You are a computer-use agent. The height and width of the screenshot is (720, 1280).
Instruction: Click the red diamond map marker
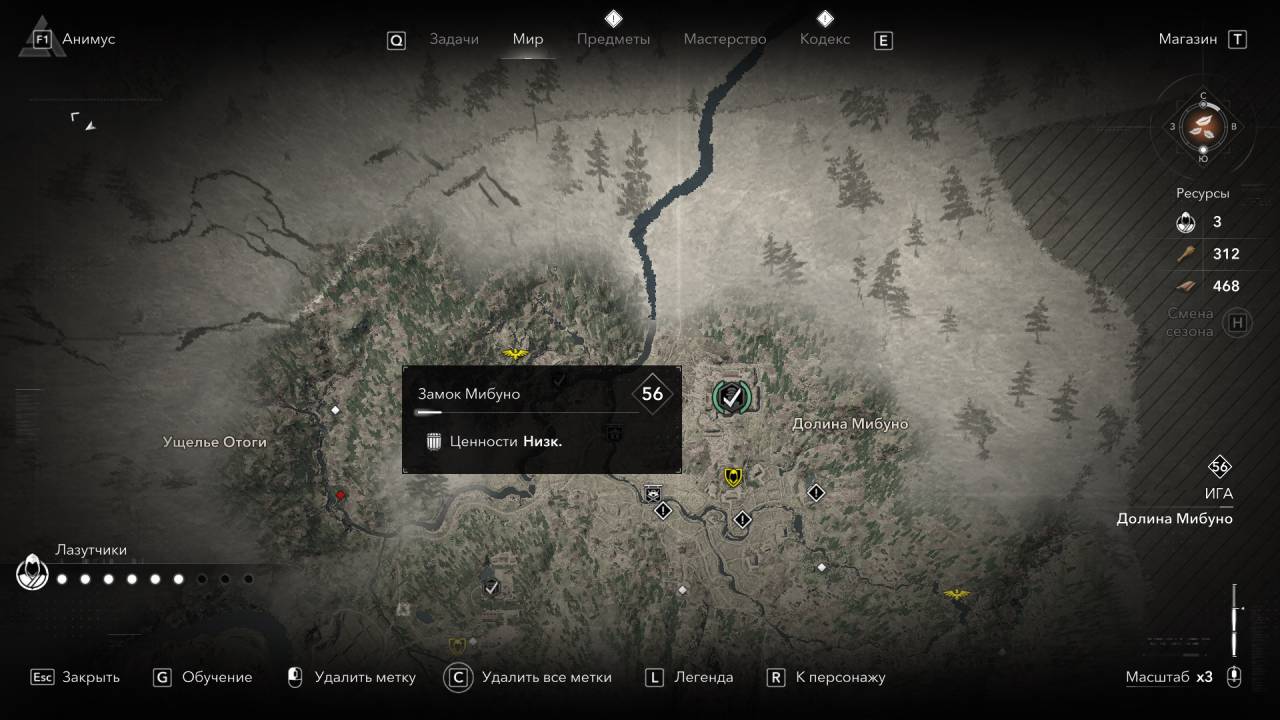340,495
